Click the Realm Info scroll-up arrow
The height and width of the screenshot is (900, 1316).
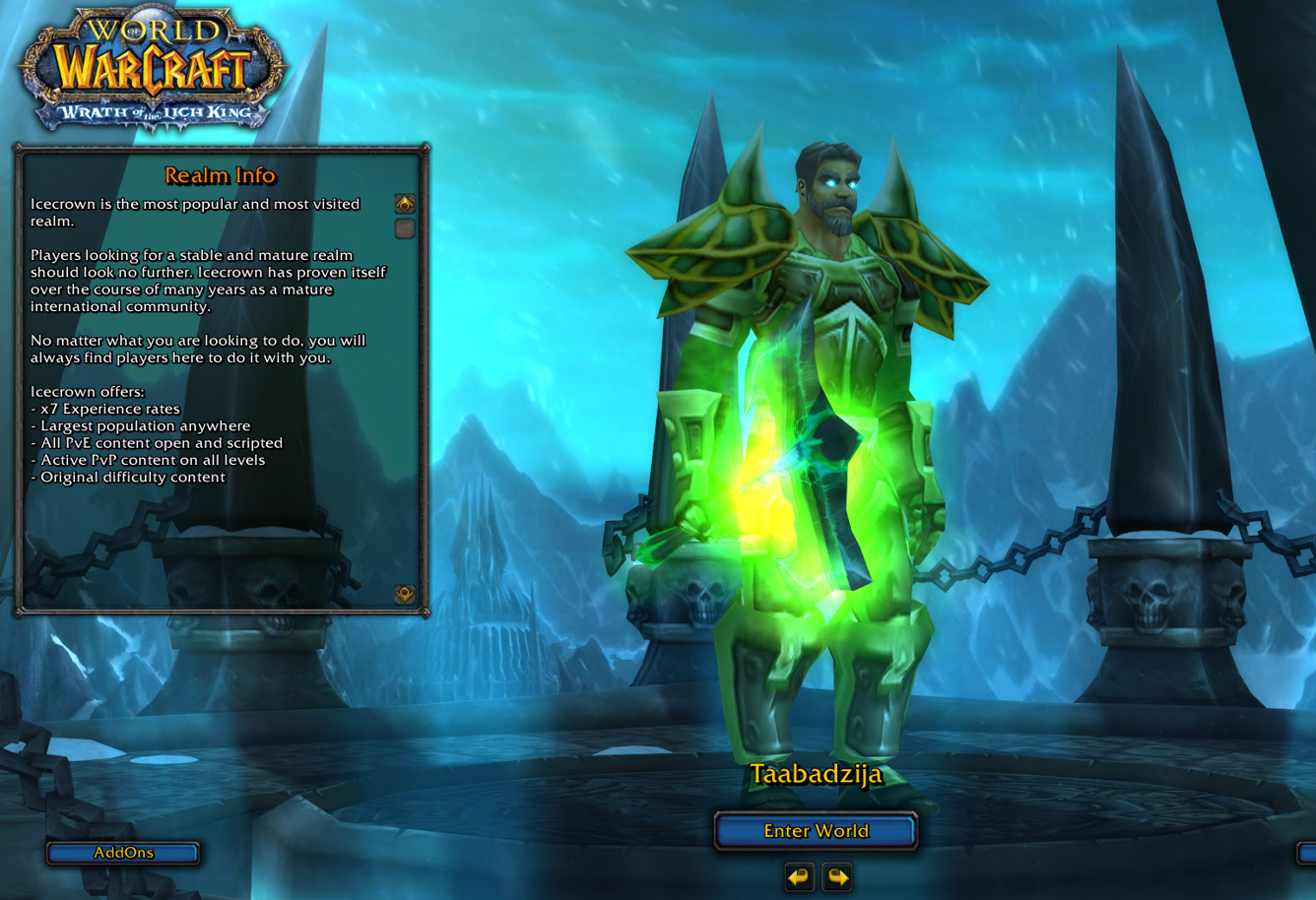(x=405, y=204)
